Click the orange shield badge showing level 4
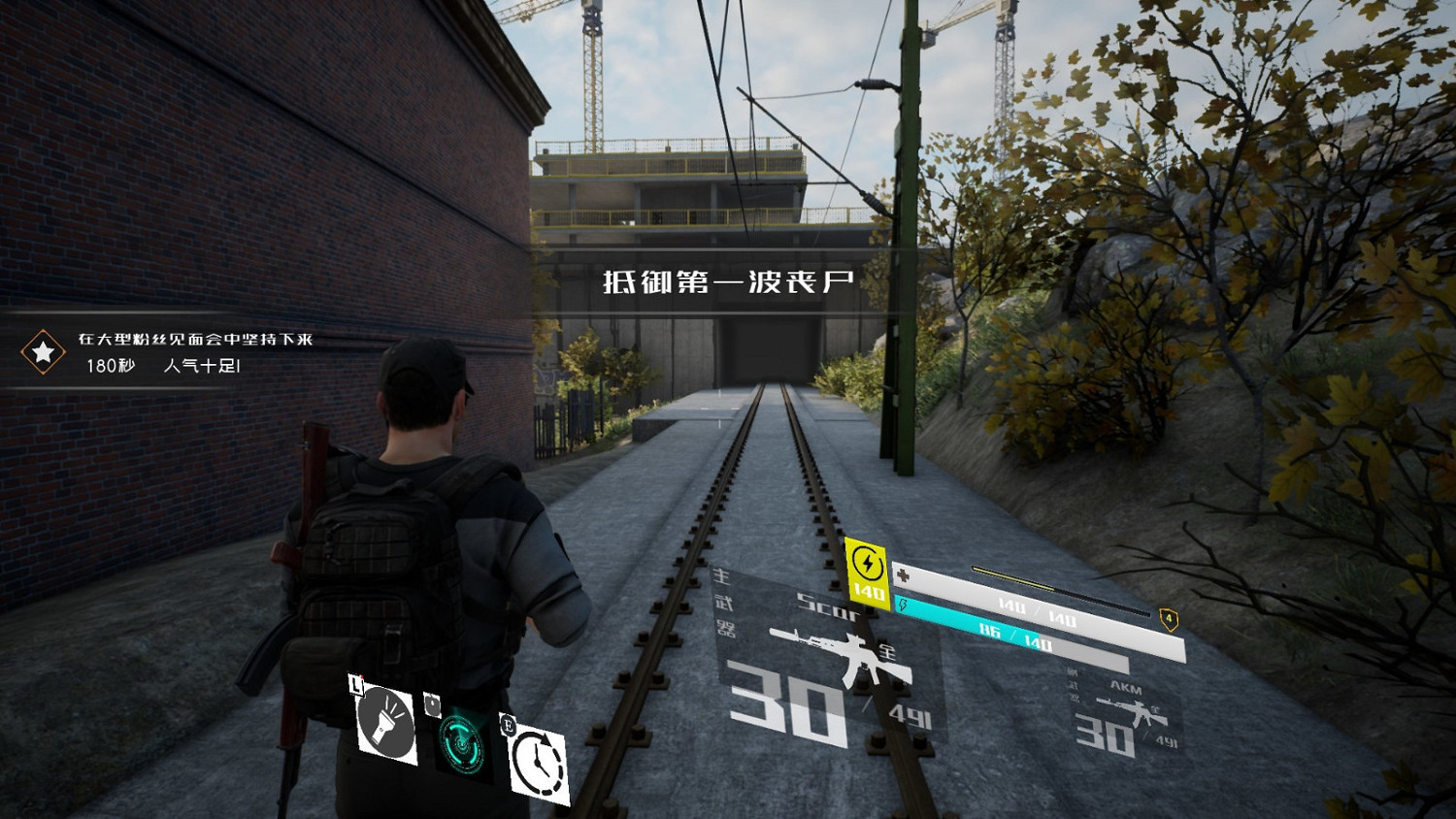 (1168, 617)
